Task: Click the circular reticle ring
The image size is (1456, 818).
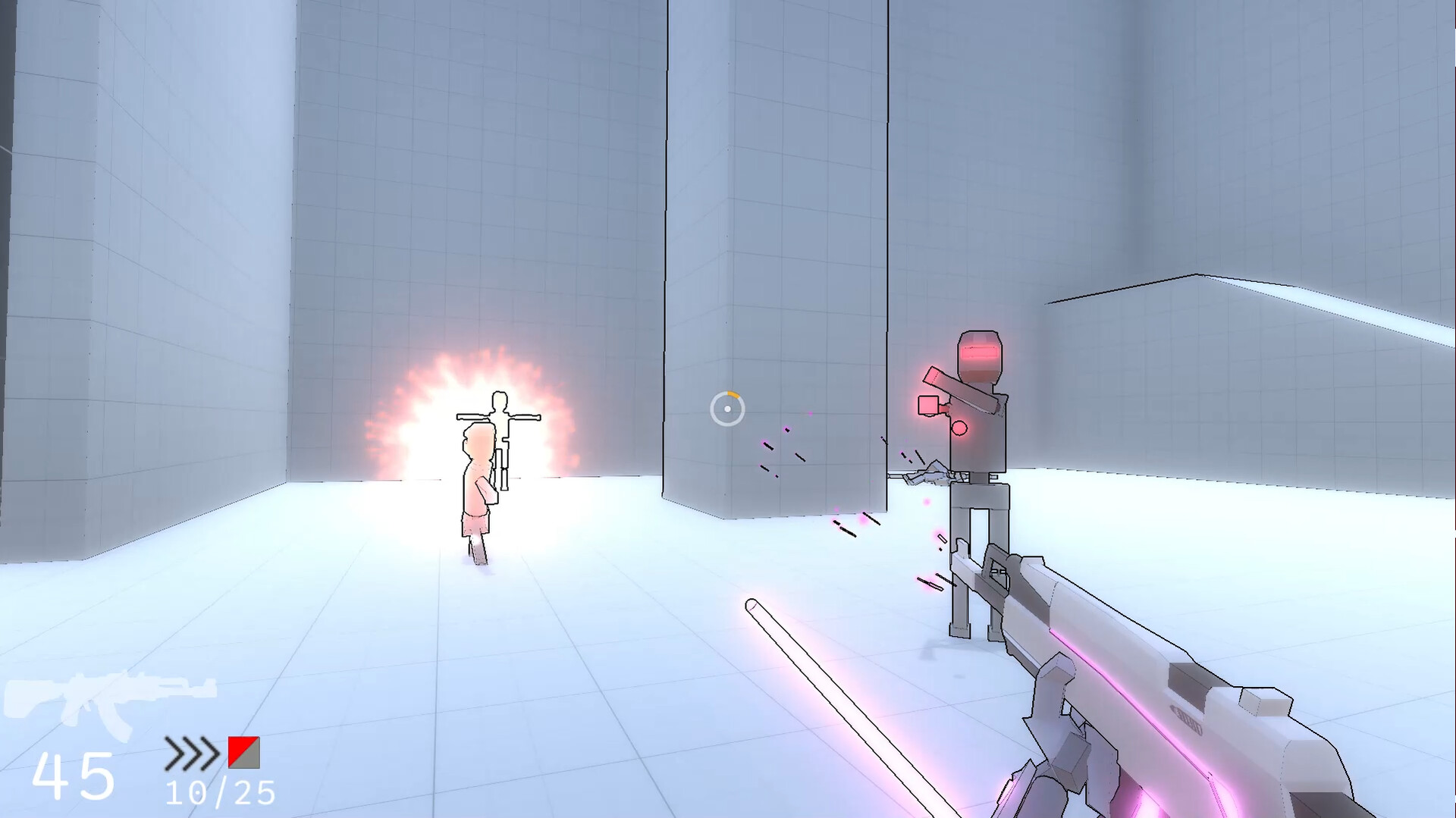Action: (713, 409)
